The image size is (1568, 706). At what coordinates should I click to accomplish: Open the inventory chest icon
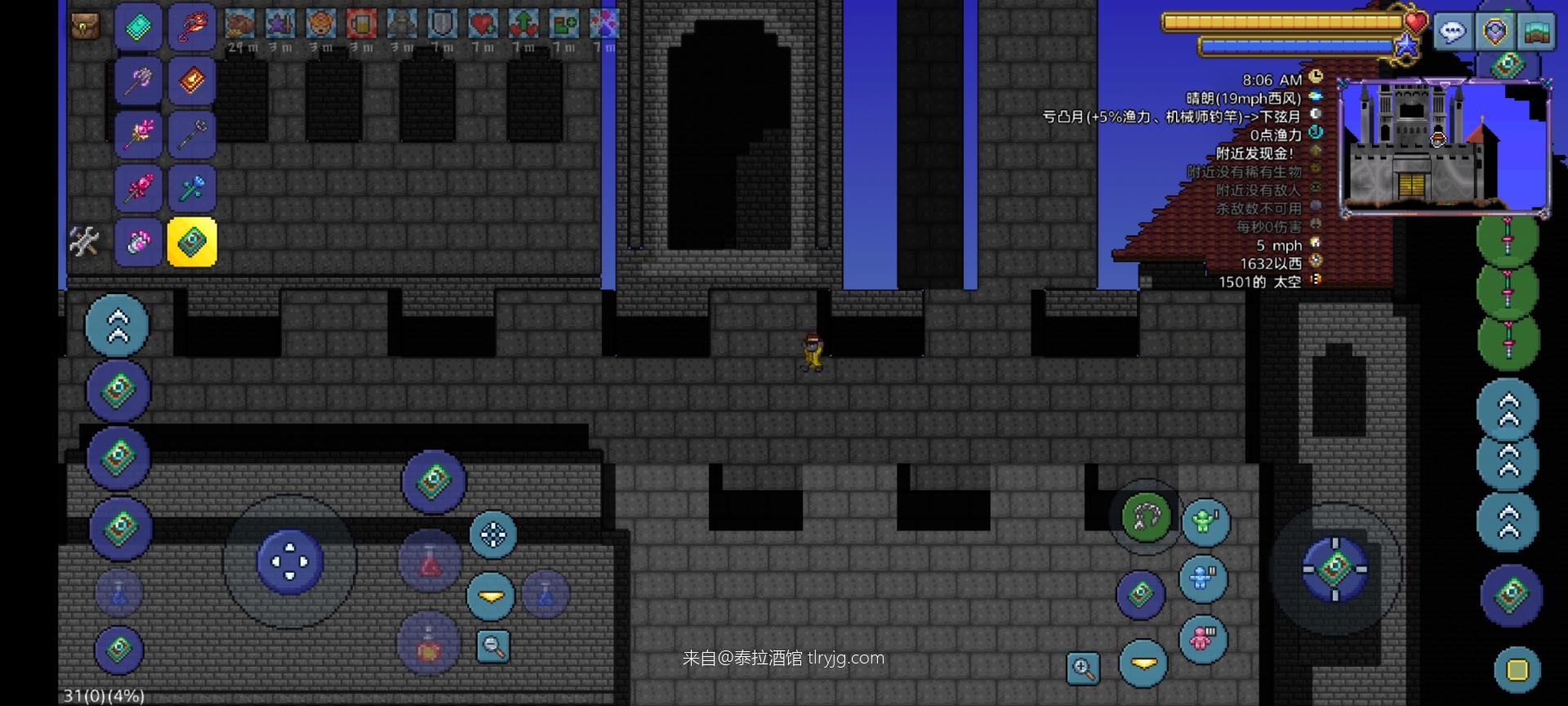pos(85,27)
